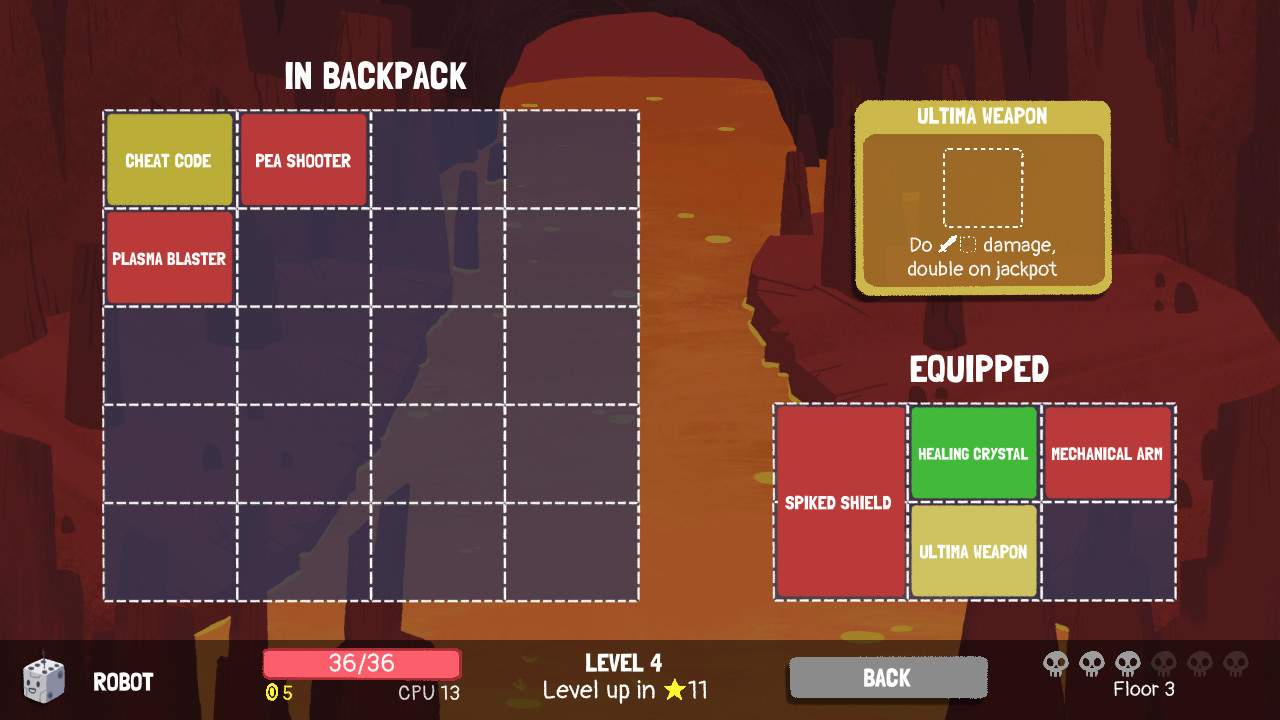The image size is (1280, 720).
Task: Click the first skull icon above Floor 3
Action: [1056, 663]
